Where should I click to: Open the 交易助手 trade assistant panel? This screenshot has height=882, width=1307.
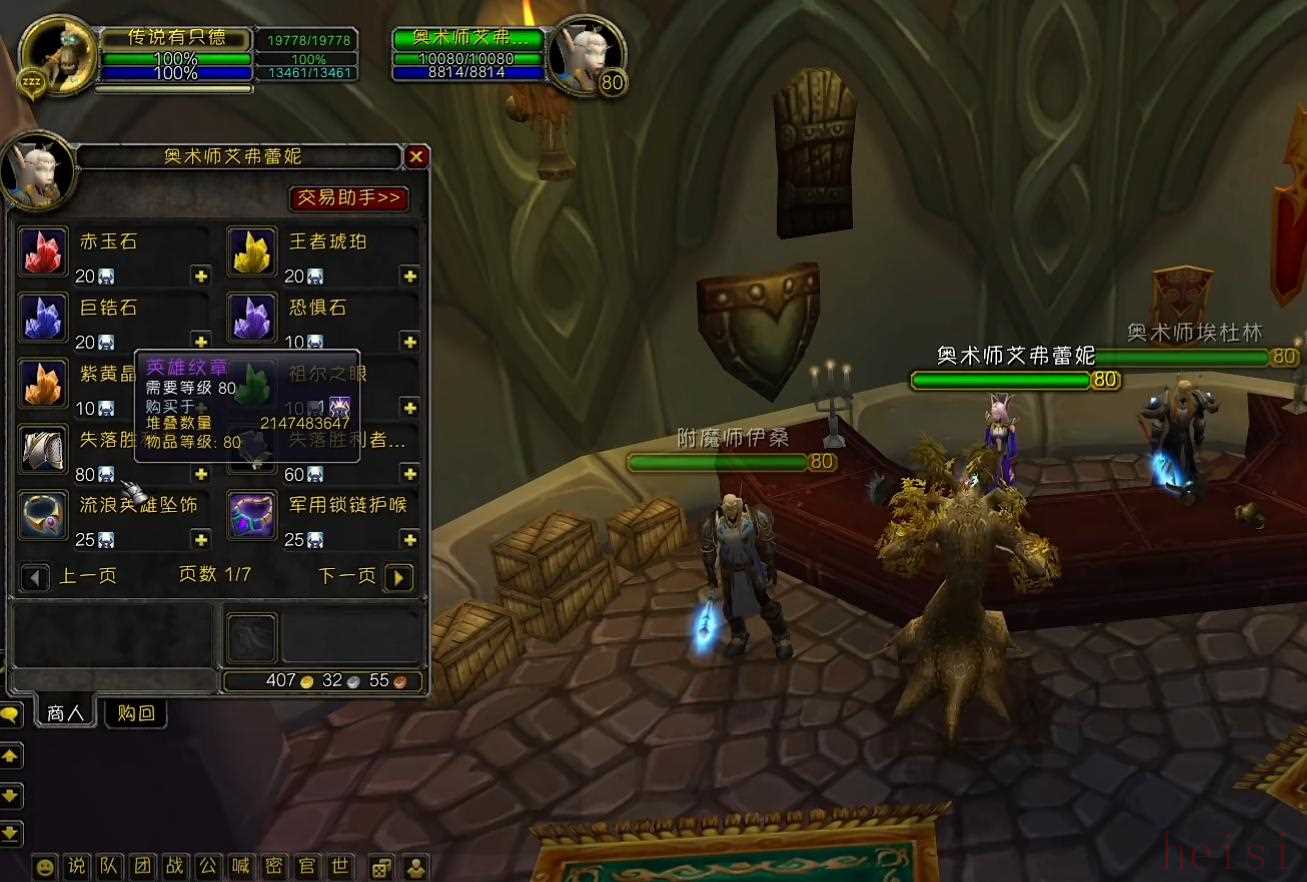click(349, 198)
